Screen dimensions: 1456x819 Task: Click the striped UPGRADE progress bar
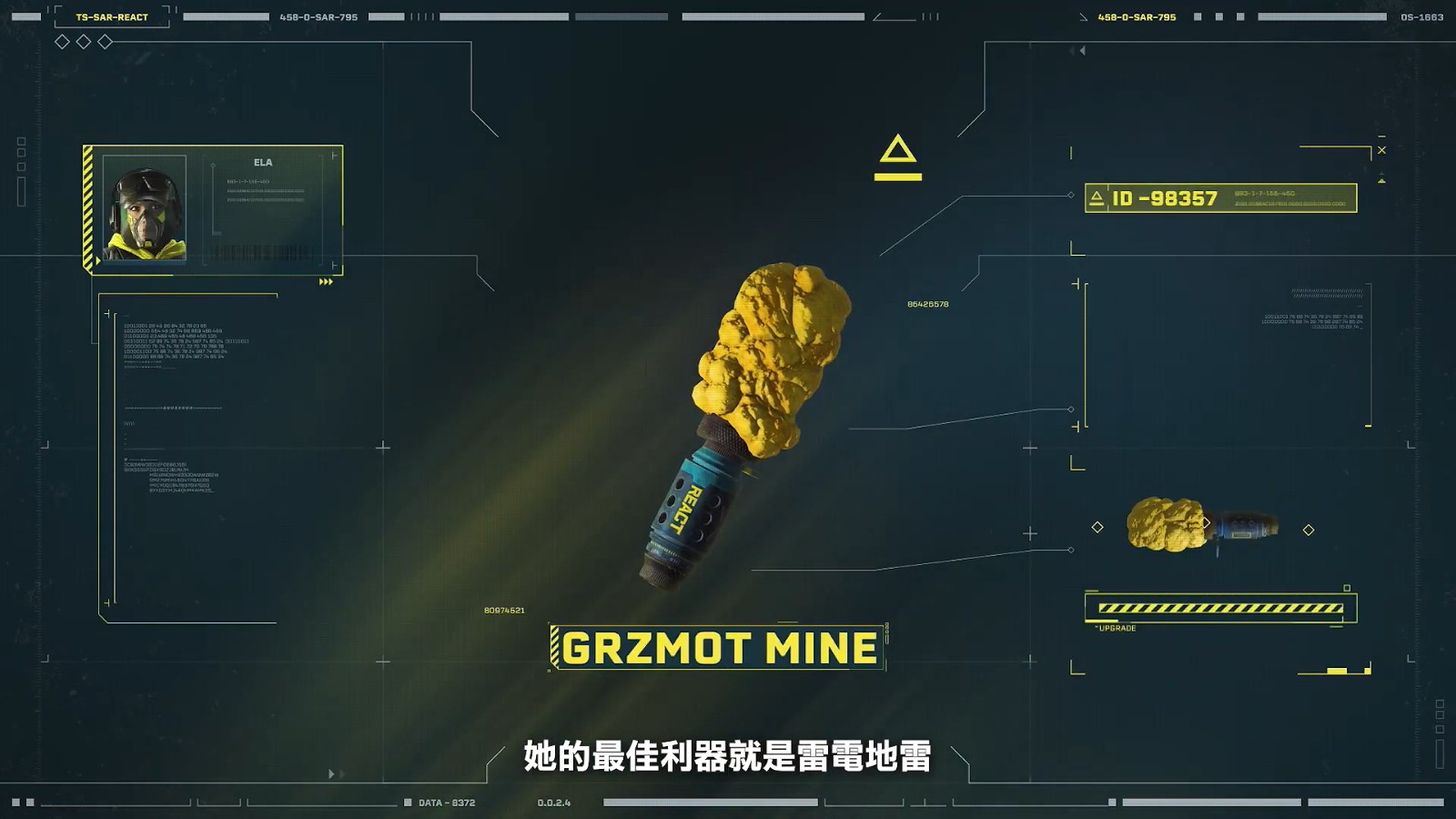click(1220, 606)
